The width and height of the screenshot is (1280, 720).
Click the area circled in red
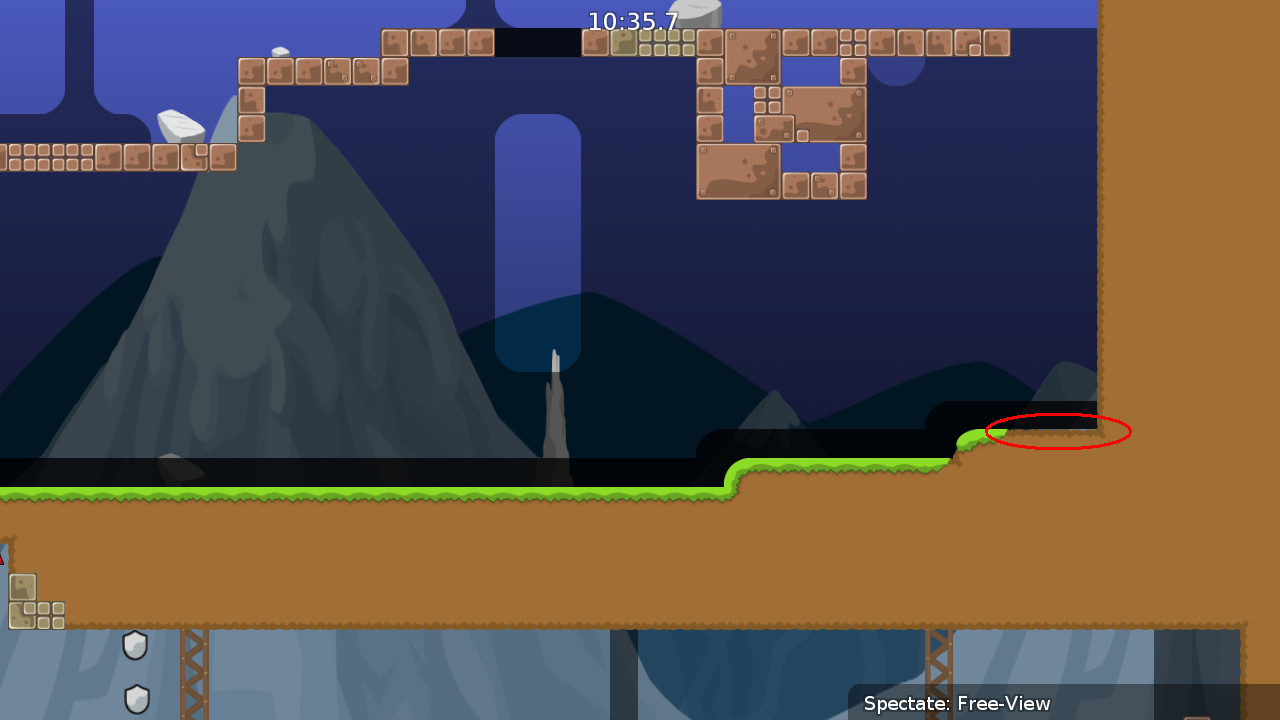1058,432
